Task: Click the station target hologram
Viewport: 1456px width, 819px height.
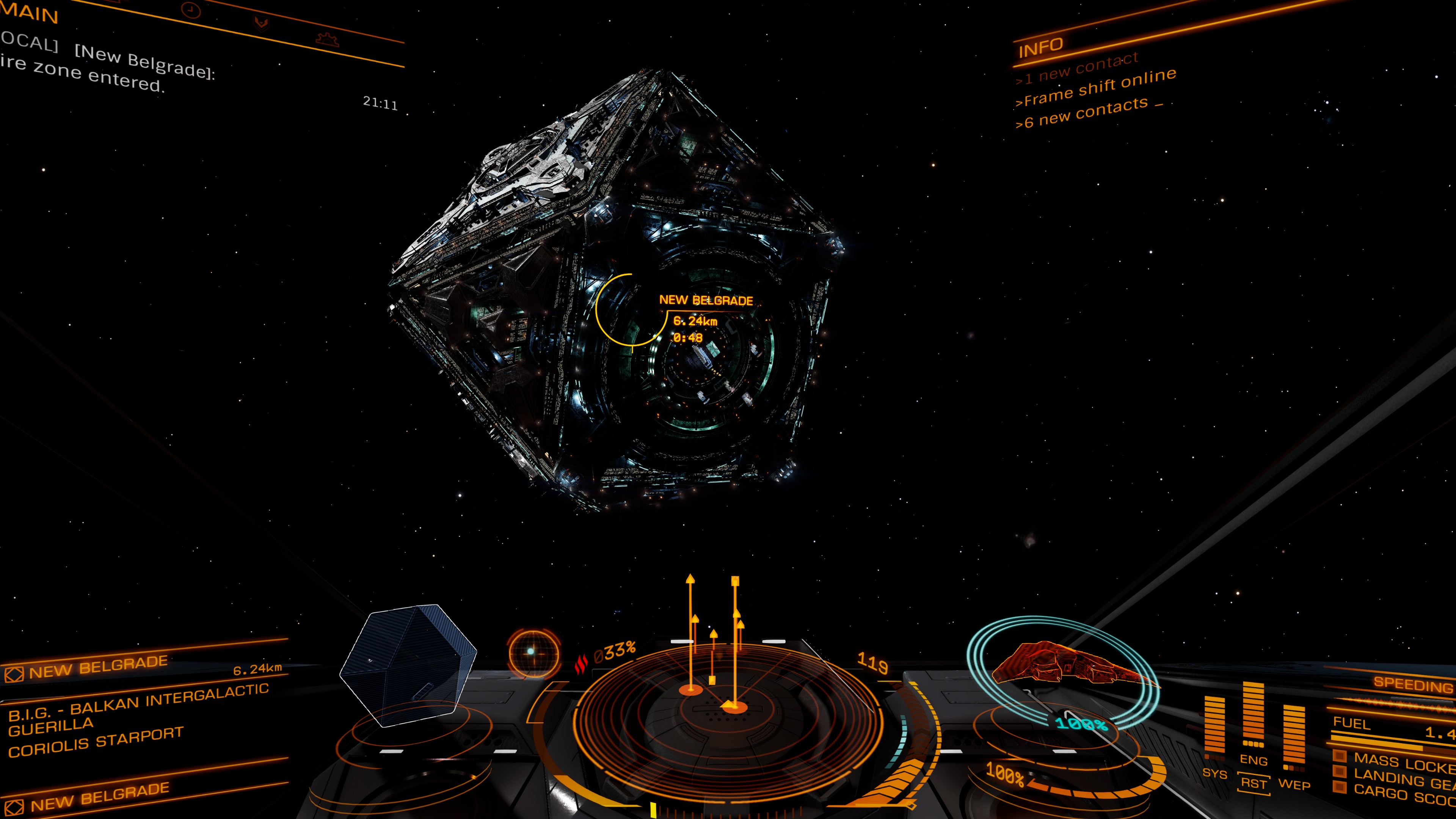Action: point(408,665)
